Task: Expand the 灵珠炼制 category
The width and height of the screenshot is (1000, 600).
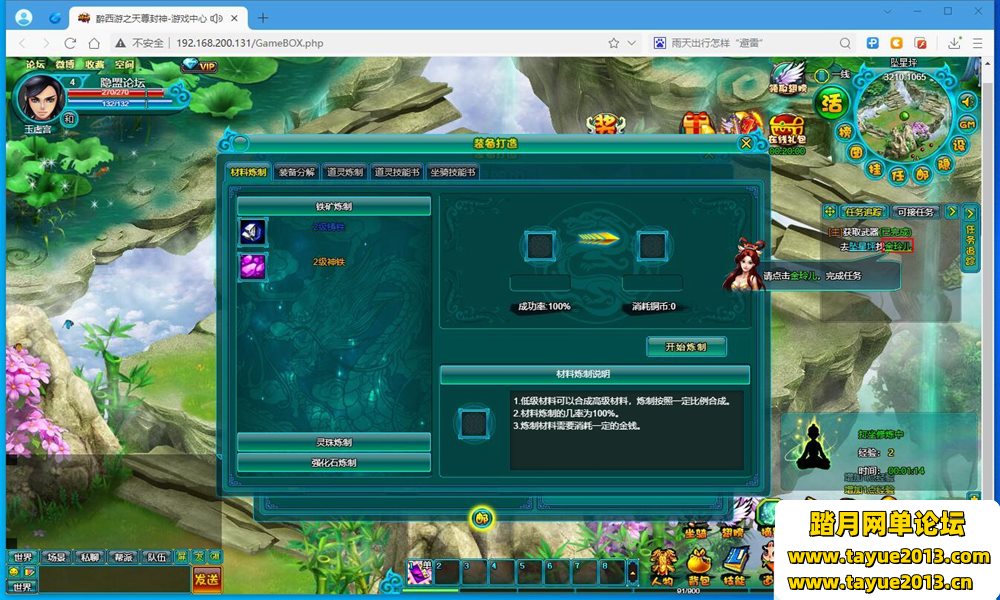Action: tap(334, 442)
